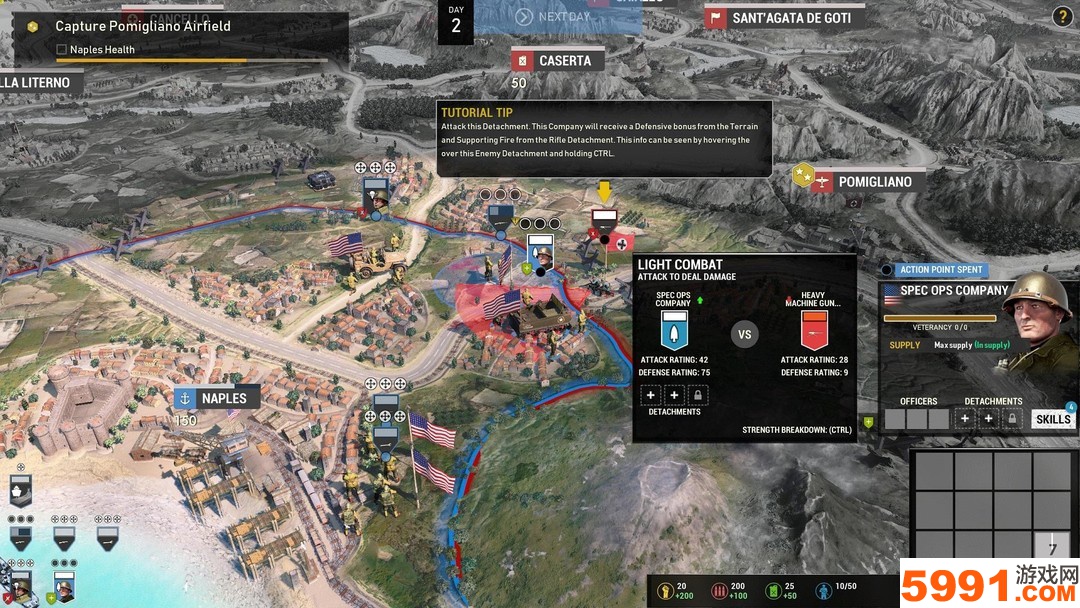Select the Sant'Agata de Goti flag label
Image resolution: width=1080 pixels, height=608 pixels.
point(783,18)
